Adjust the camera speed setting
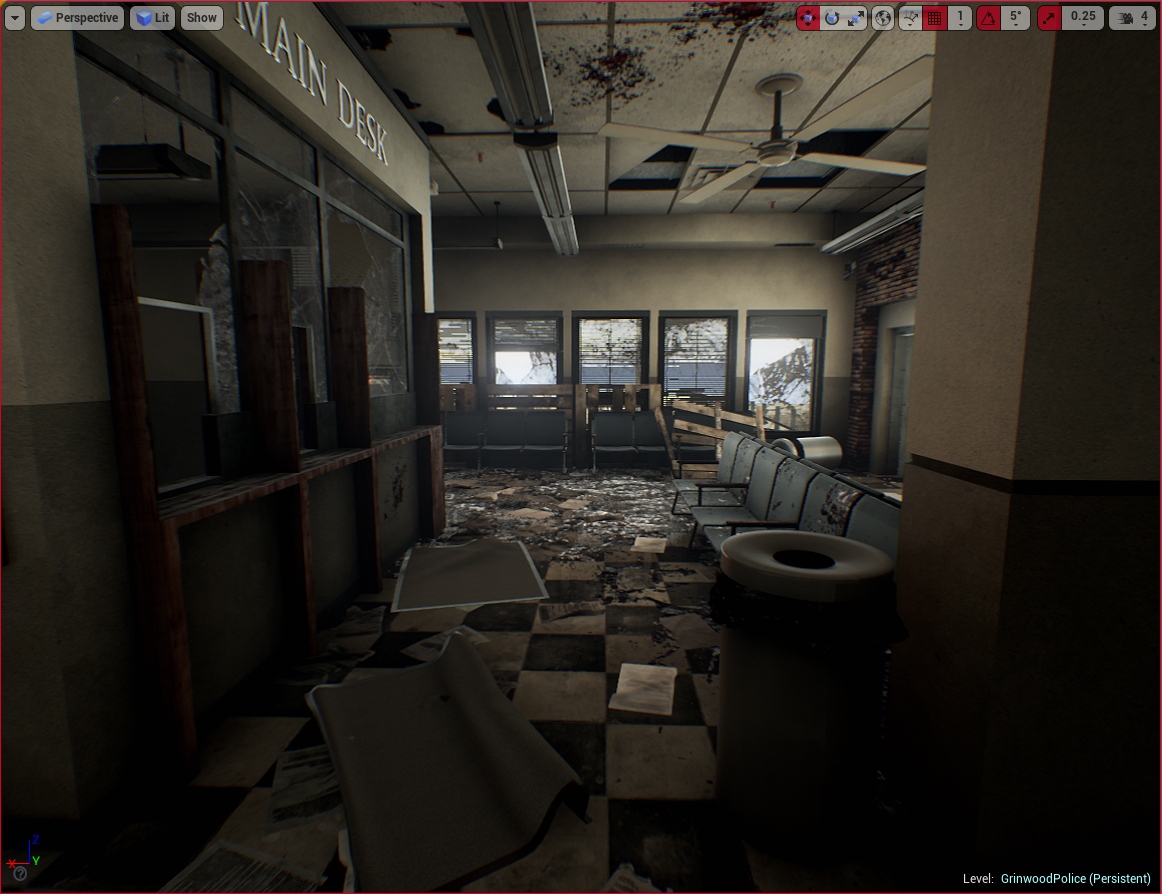 point(1132,18)
